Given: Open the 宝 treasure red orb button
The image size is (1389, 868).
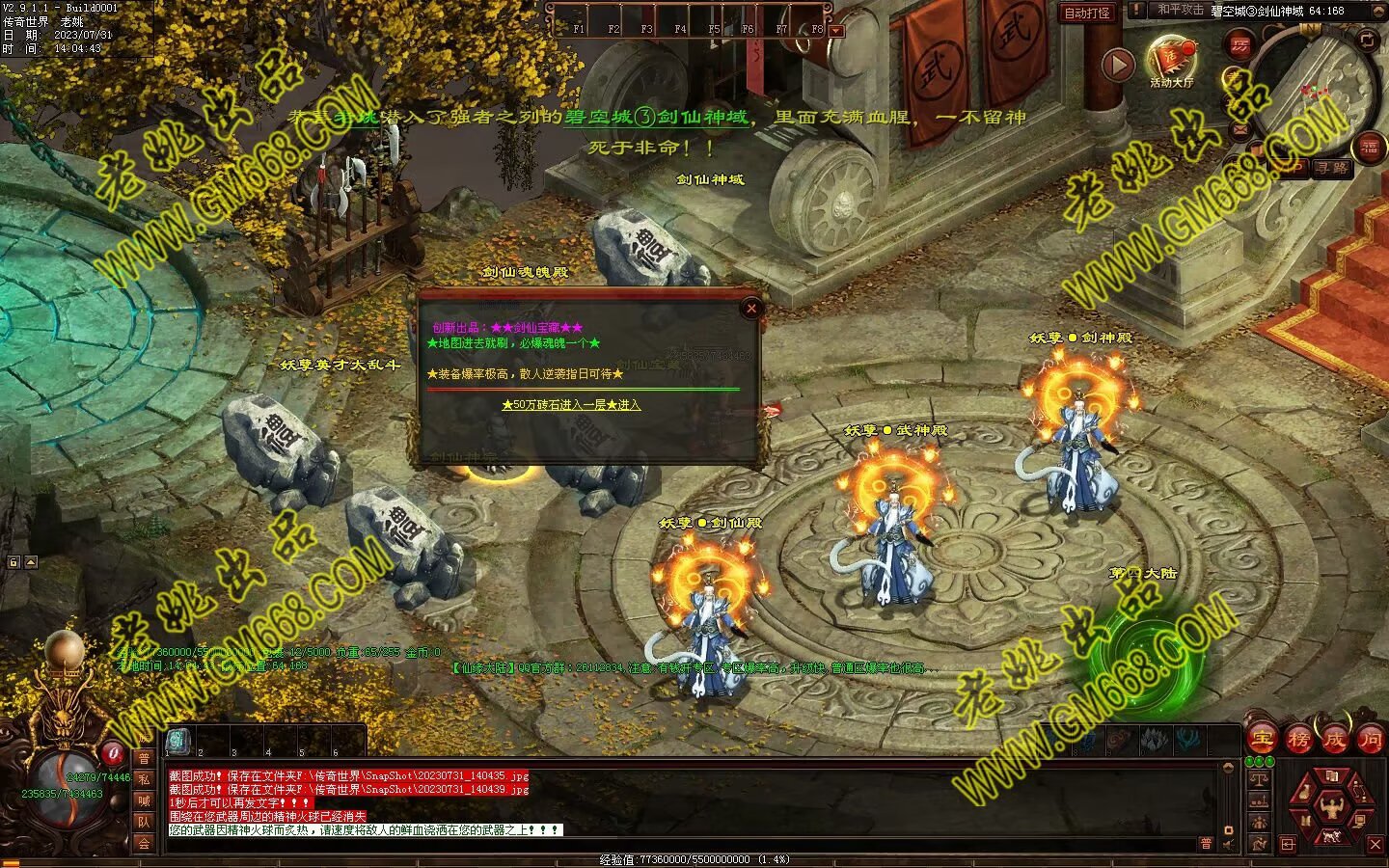Looking at the screenshot, I should (1262, 740).
